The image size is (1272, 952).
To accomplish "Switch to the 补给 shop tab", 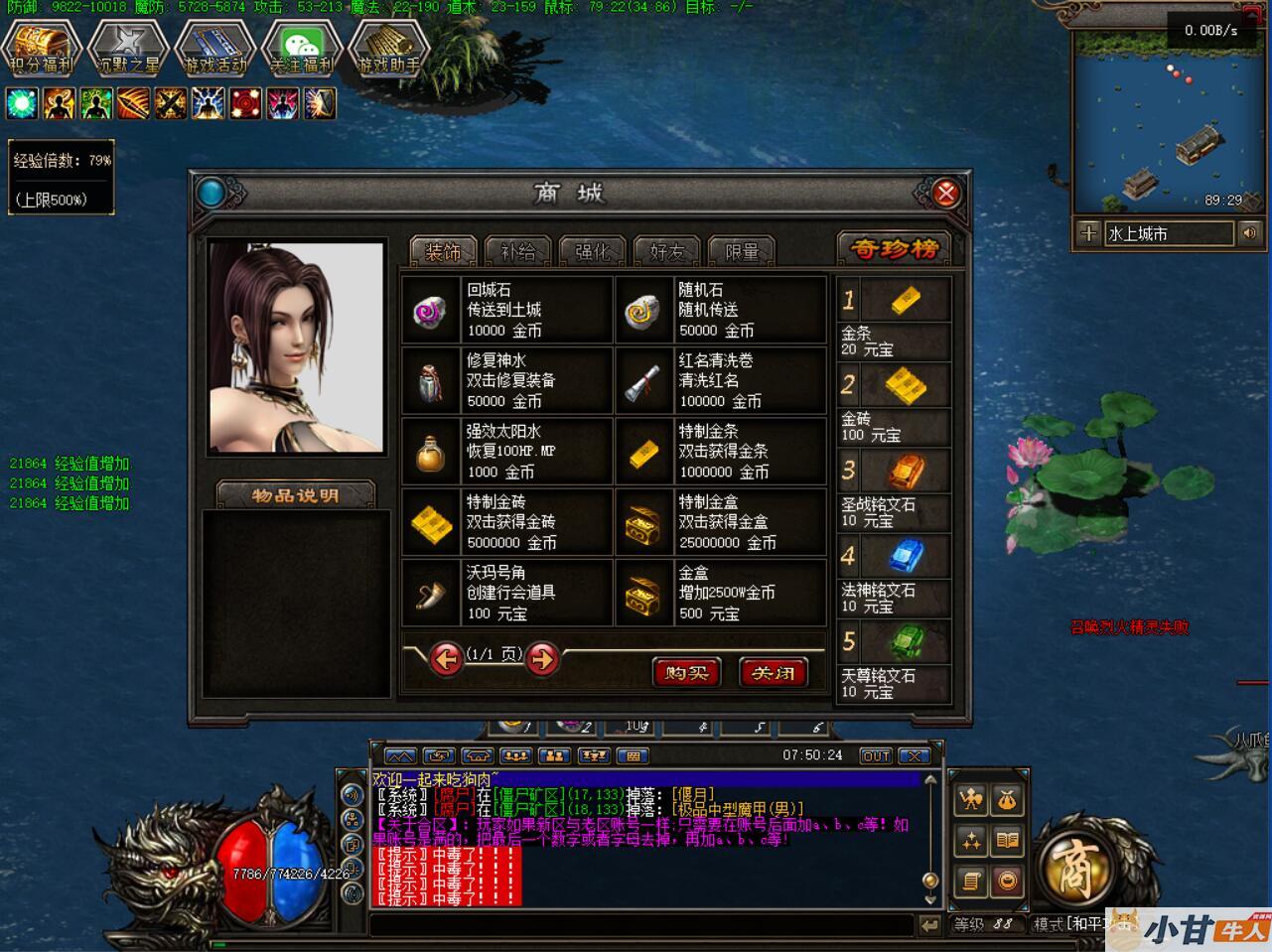I will (518, 252).
